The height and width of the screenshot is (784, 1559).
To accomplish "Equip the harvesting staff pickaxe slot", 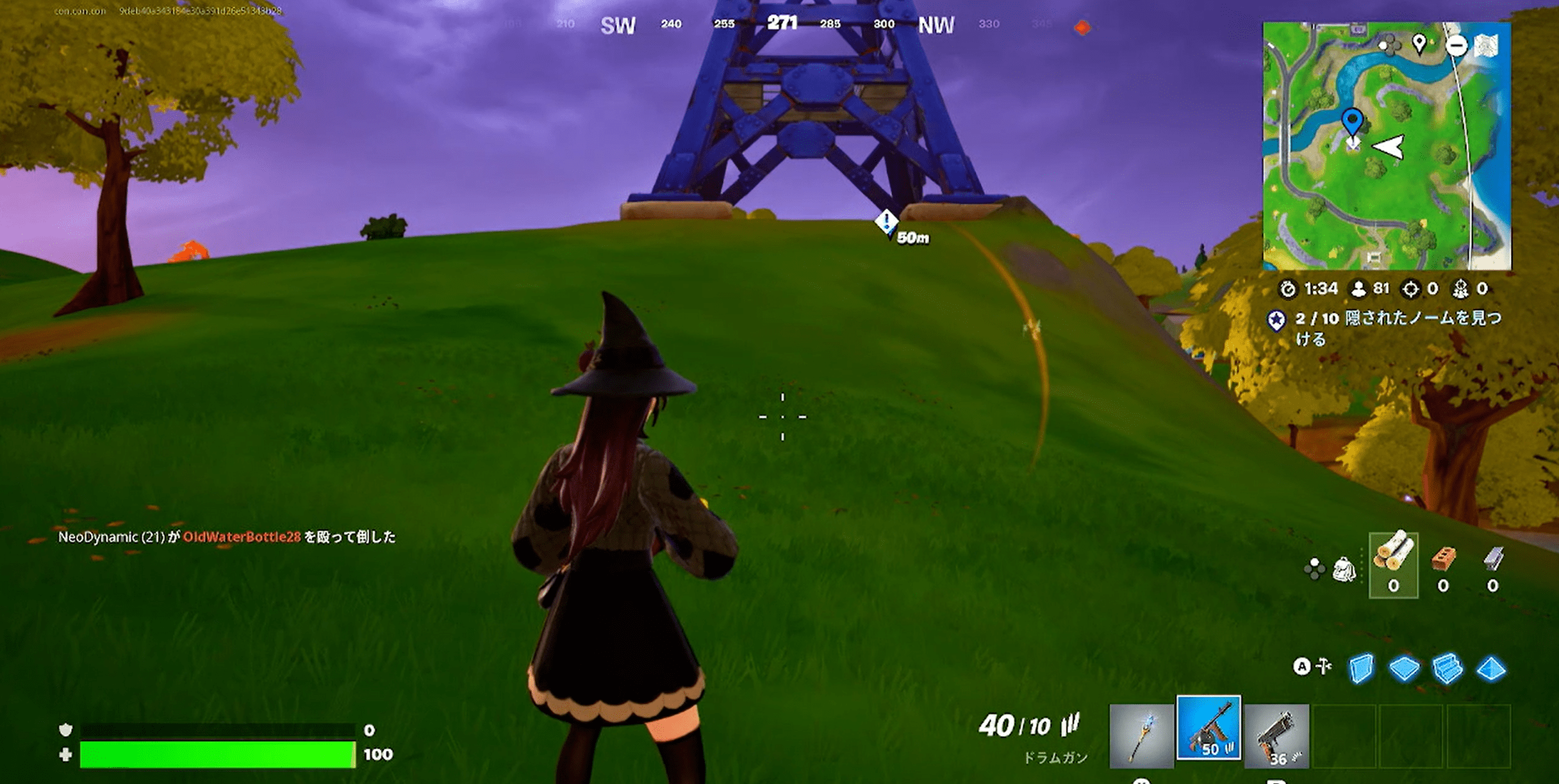I will [x=1141, y=736].
